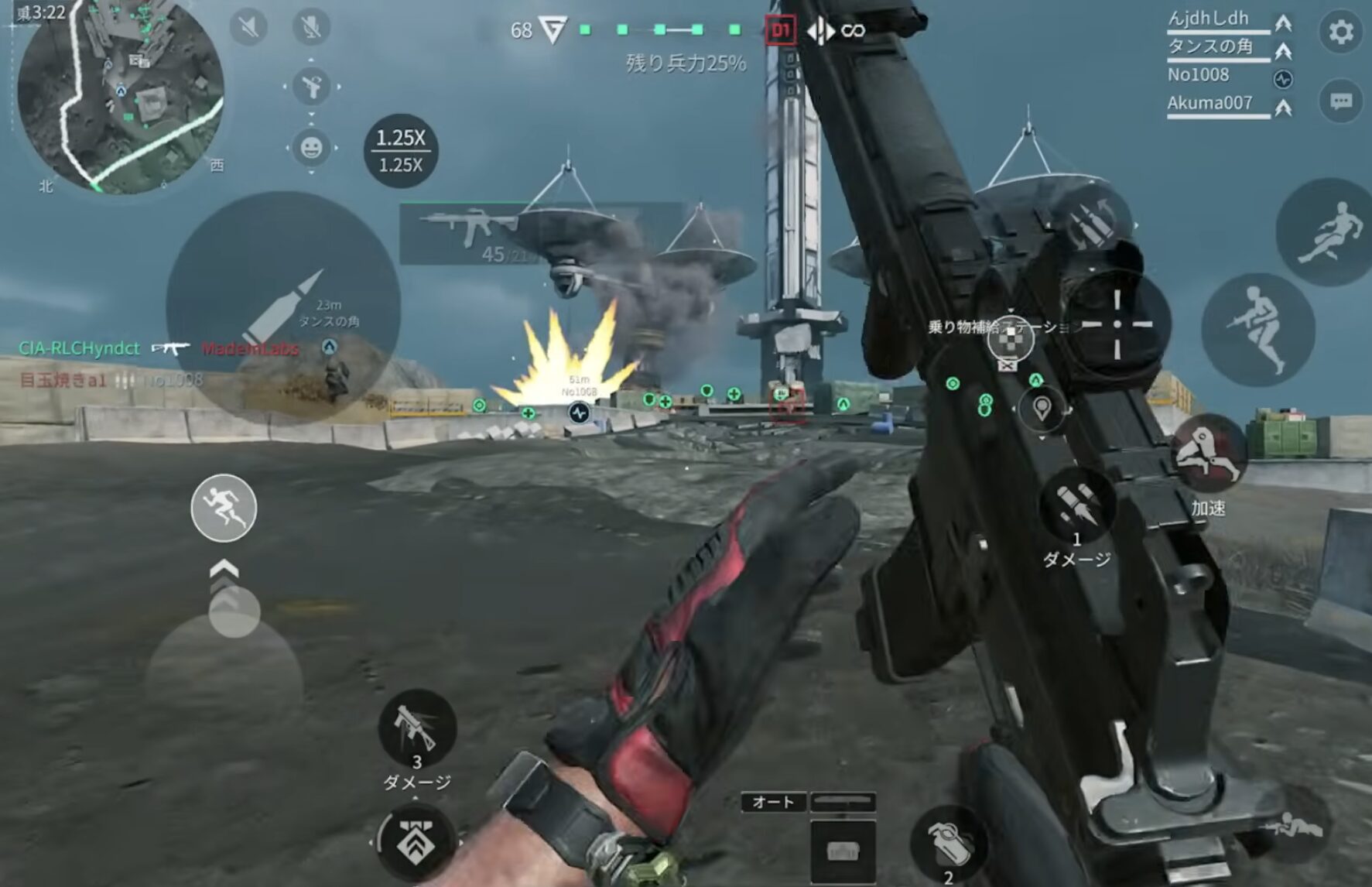Toggle the microphone mute icon

pos(311,28)
